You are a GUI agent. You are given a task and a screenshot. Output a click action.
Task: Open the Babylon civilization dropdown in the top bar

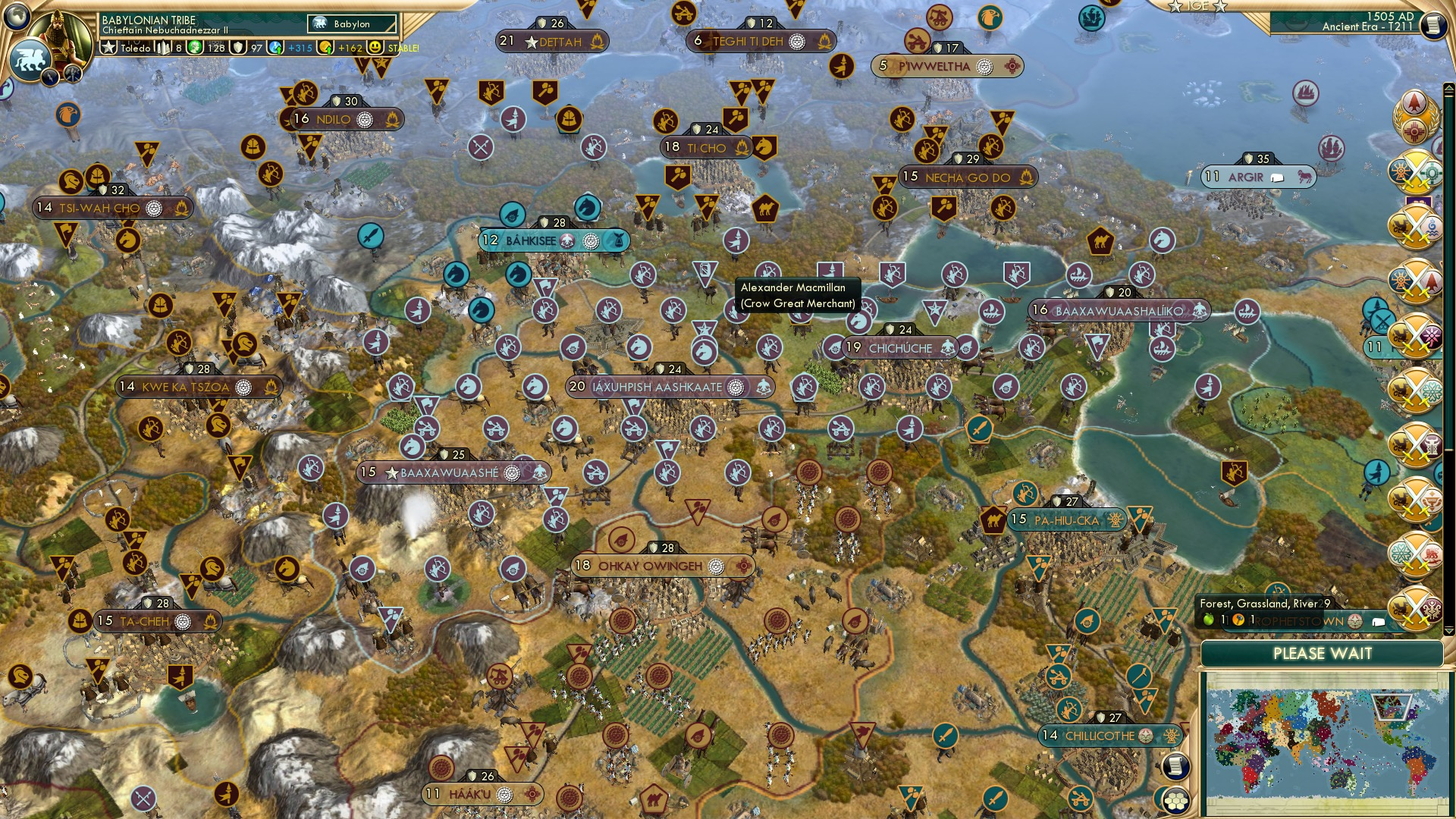click(350, 24)
